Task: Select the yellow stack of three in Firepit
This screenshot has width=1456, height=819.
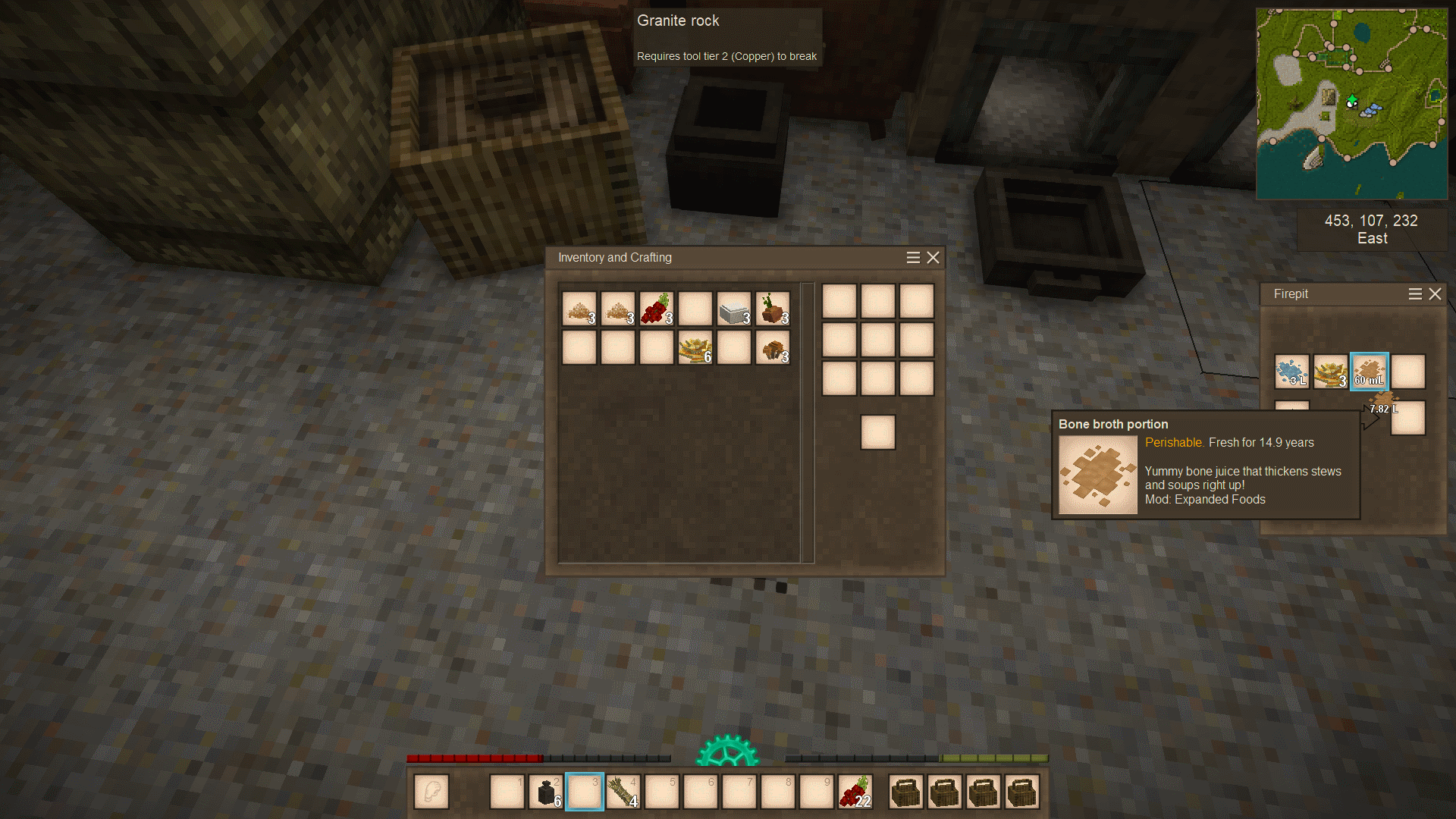Action: click(x=1331, y=372)
